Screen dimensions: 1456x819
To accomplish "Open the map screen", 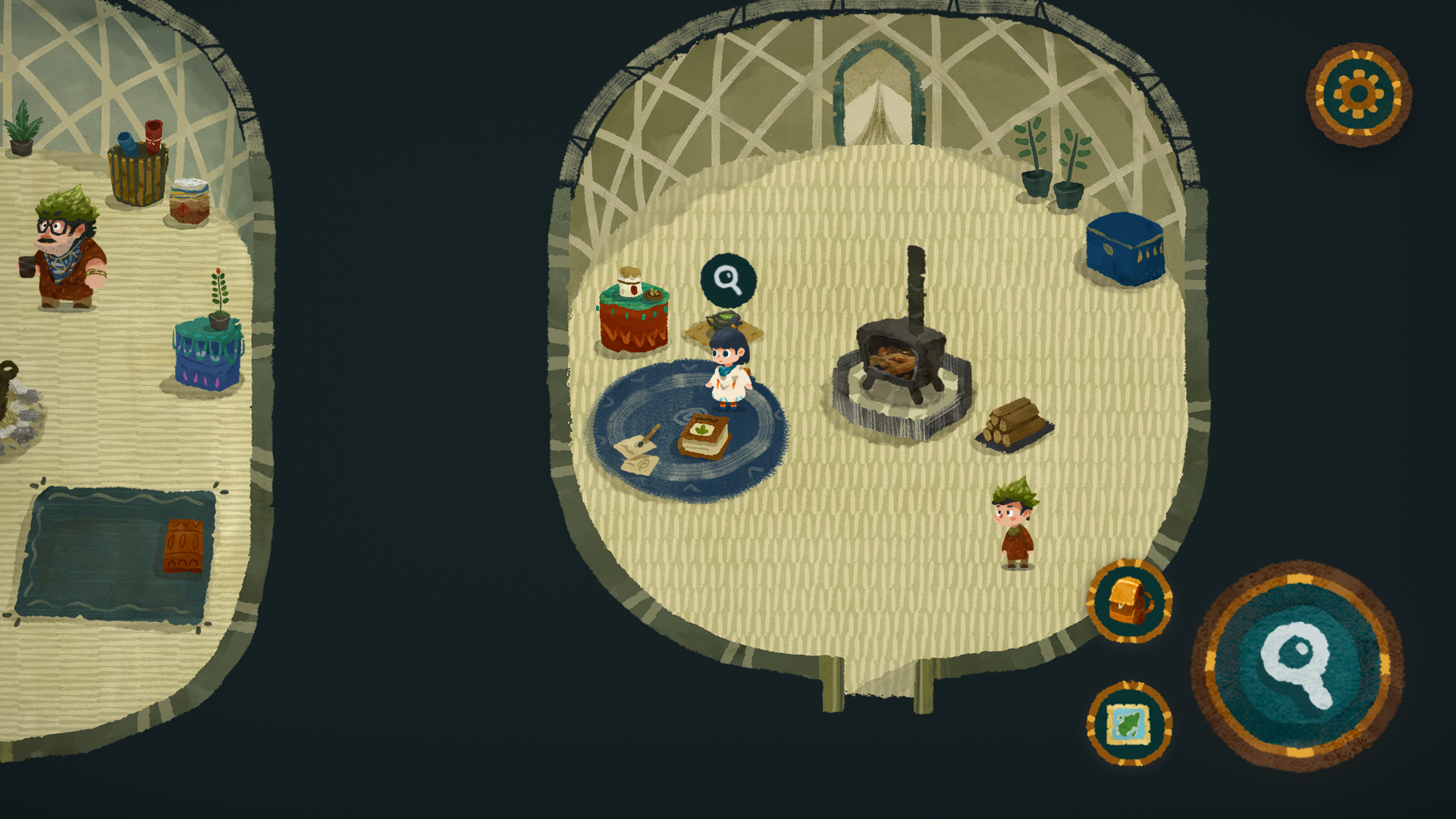I will click(x=1129, y=723).
